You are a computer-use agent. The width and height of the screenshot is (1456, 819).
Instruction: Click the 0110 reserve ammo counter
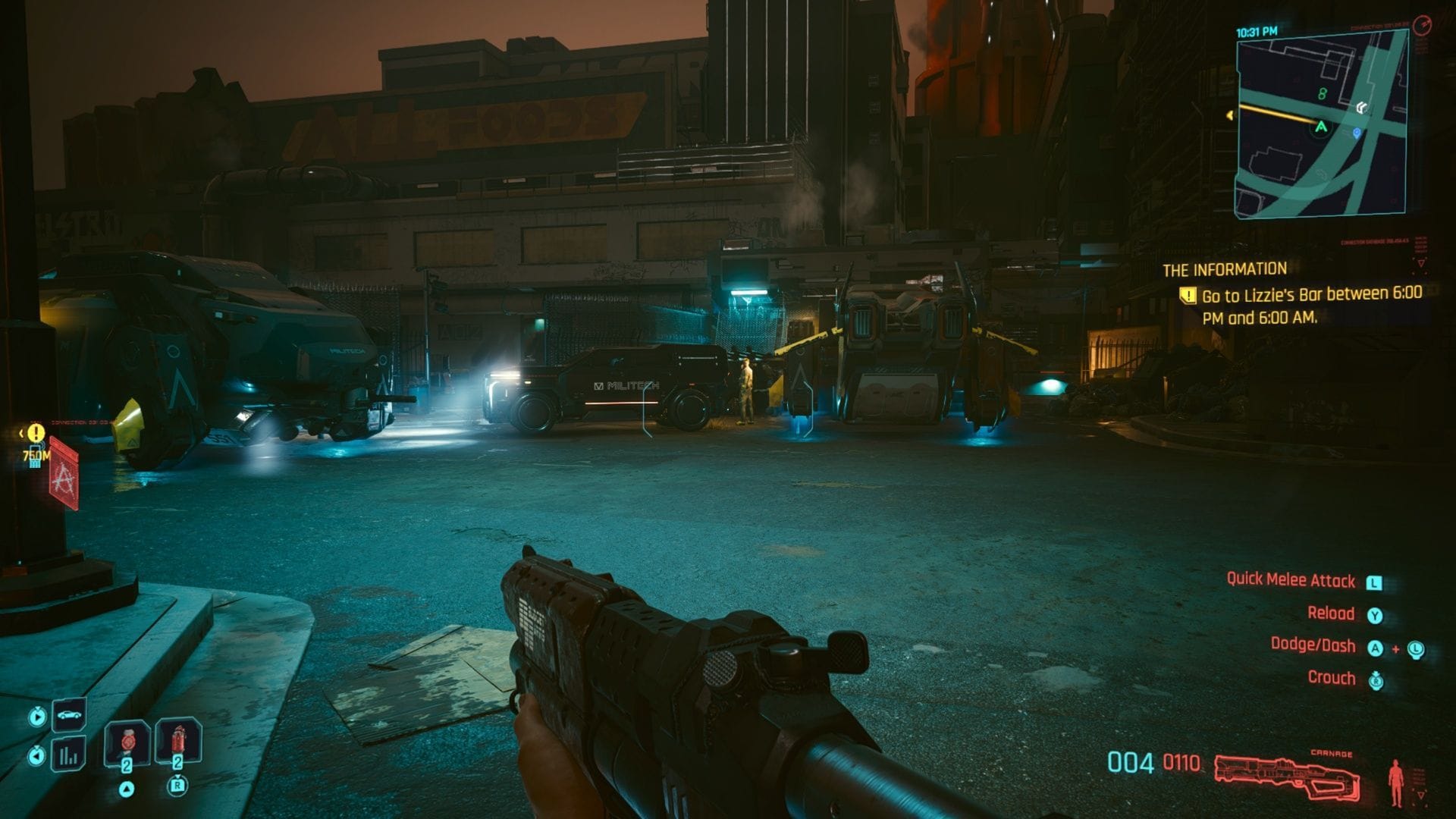[x=1182, y=761]
